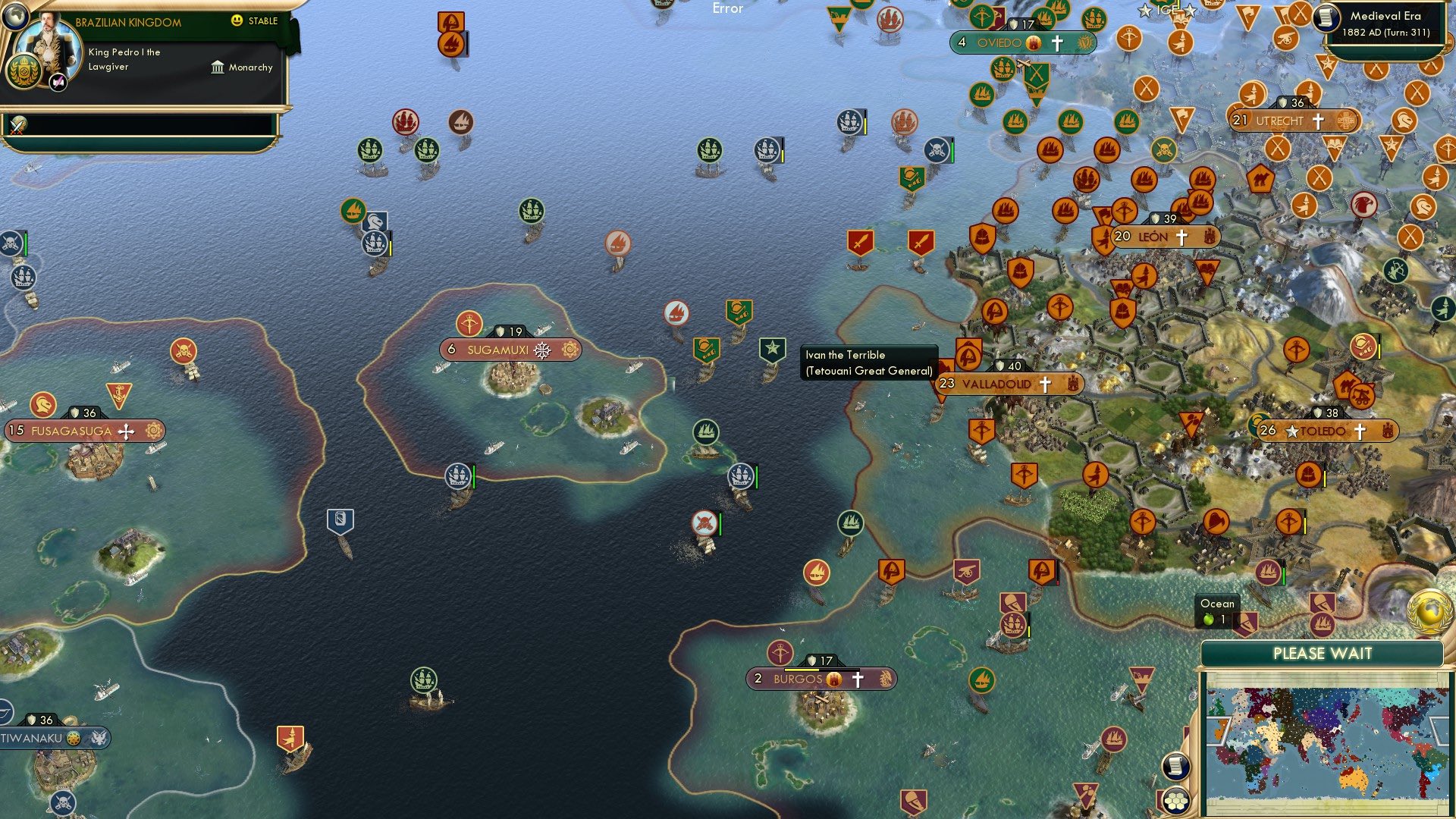Open the scroll icon next to Medieval Era
The image size is (1456, 819).
(x=1327, y=18)
